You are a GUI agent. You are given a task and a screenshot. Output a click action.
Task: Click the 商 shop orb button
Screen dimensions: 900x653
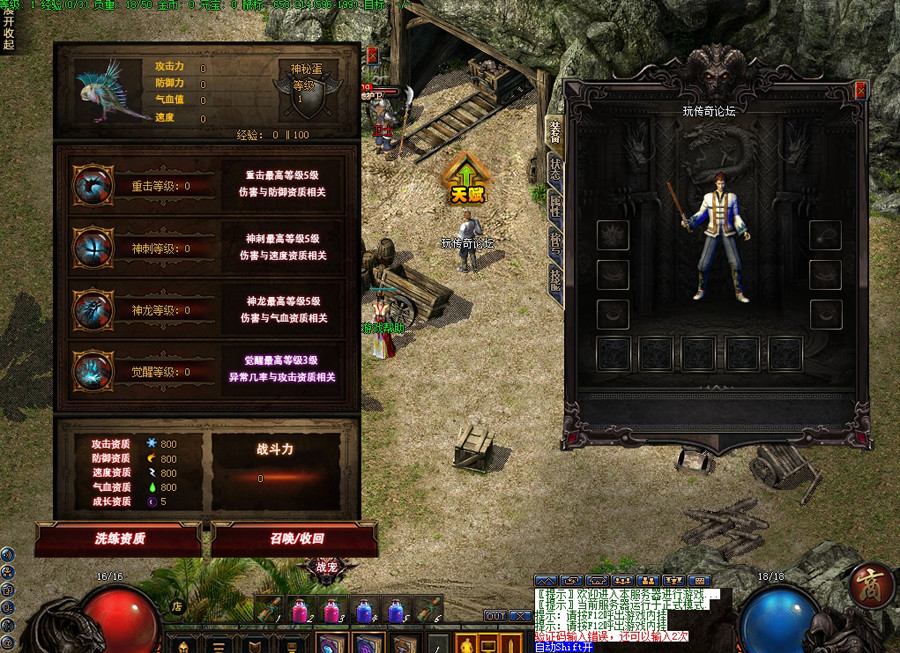coord(871,587)
